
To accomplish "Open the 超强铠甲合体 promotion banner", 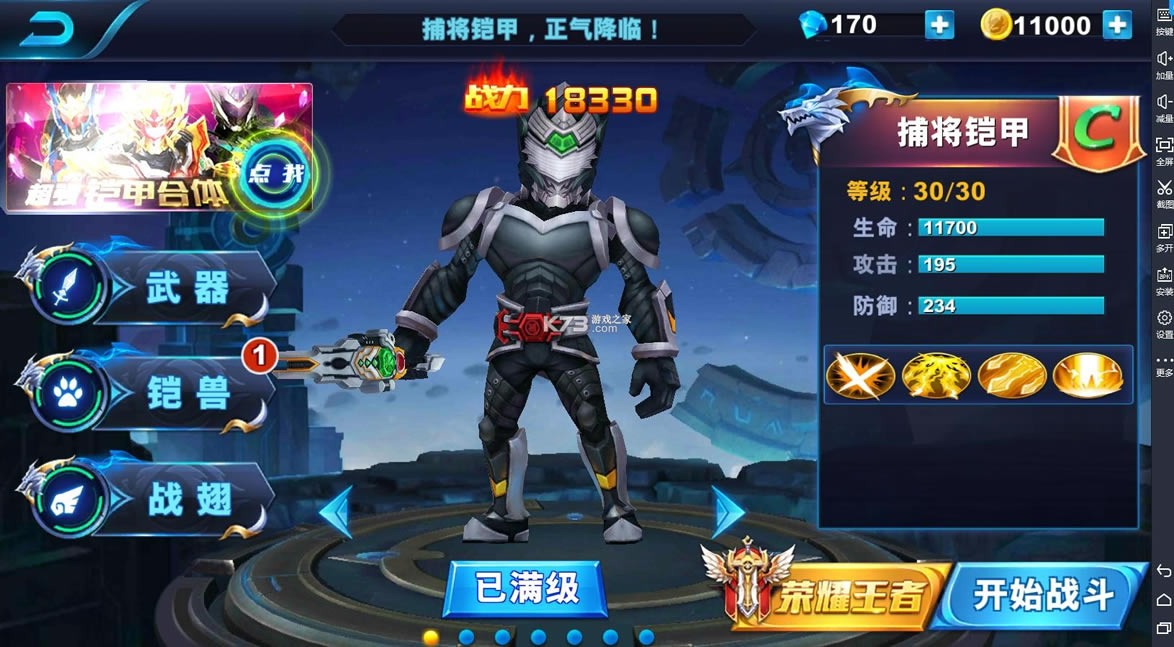I will [159, 147].
